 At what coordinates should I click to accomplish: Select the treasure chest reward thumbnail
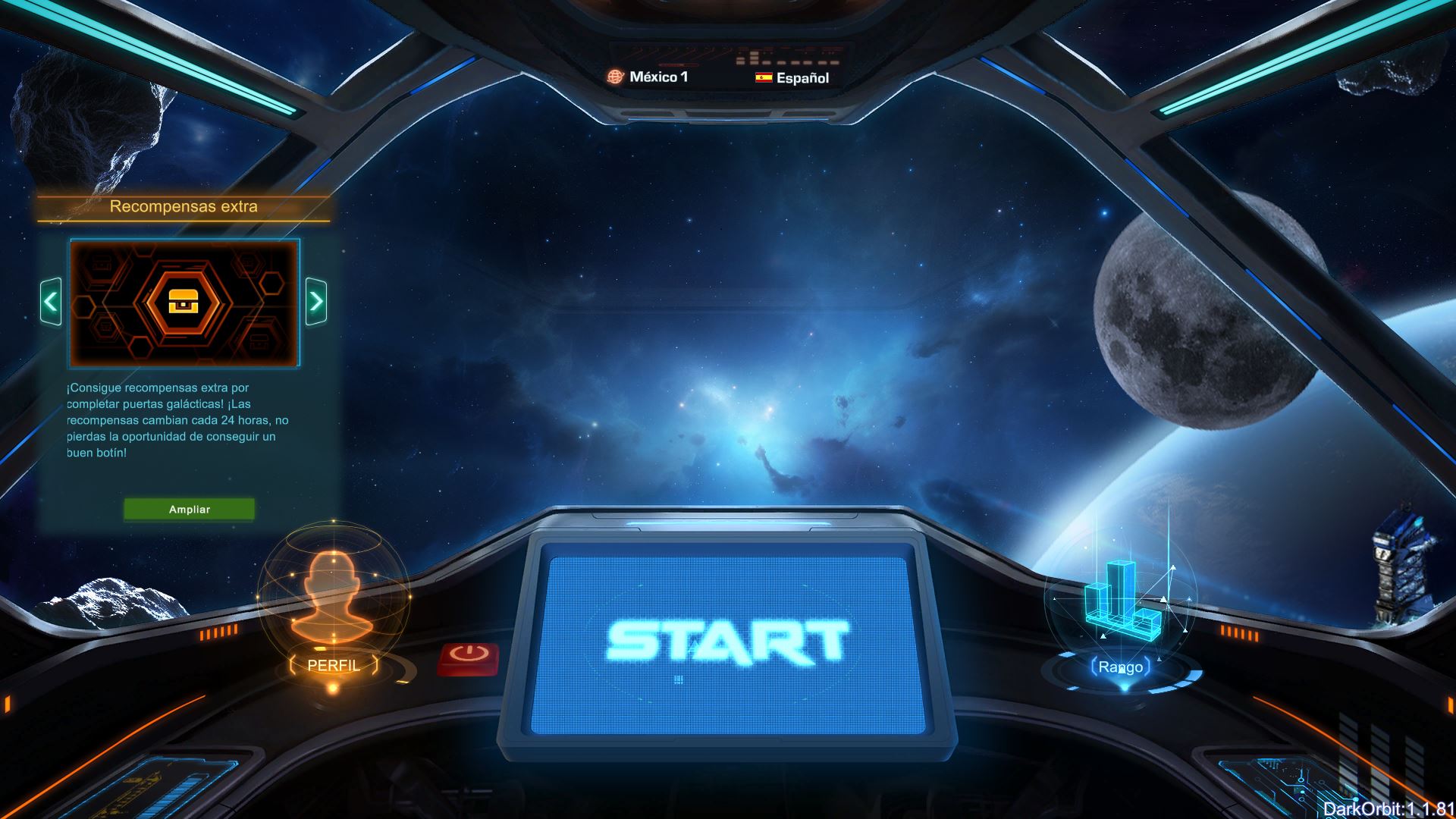184,303
